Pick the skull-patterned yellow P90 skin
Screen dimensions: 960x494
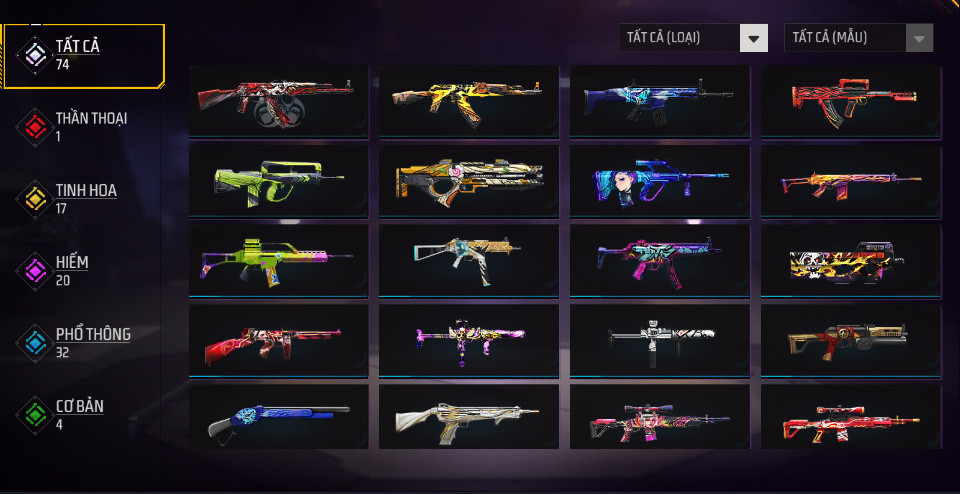(x=850, y=260)
